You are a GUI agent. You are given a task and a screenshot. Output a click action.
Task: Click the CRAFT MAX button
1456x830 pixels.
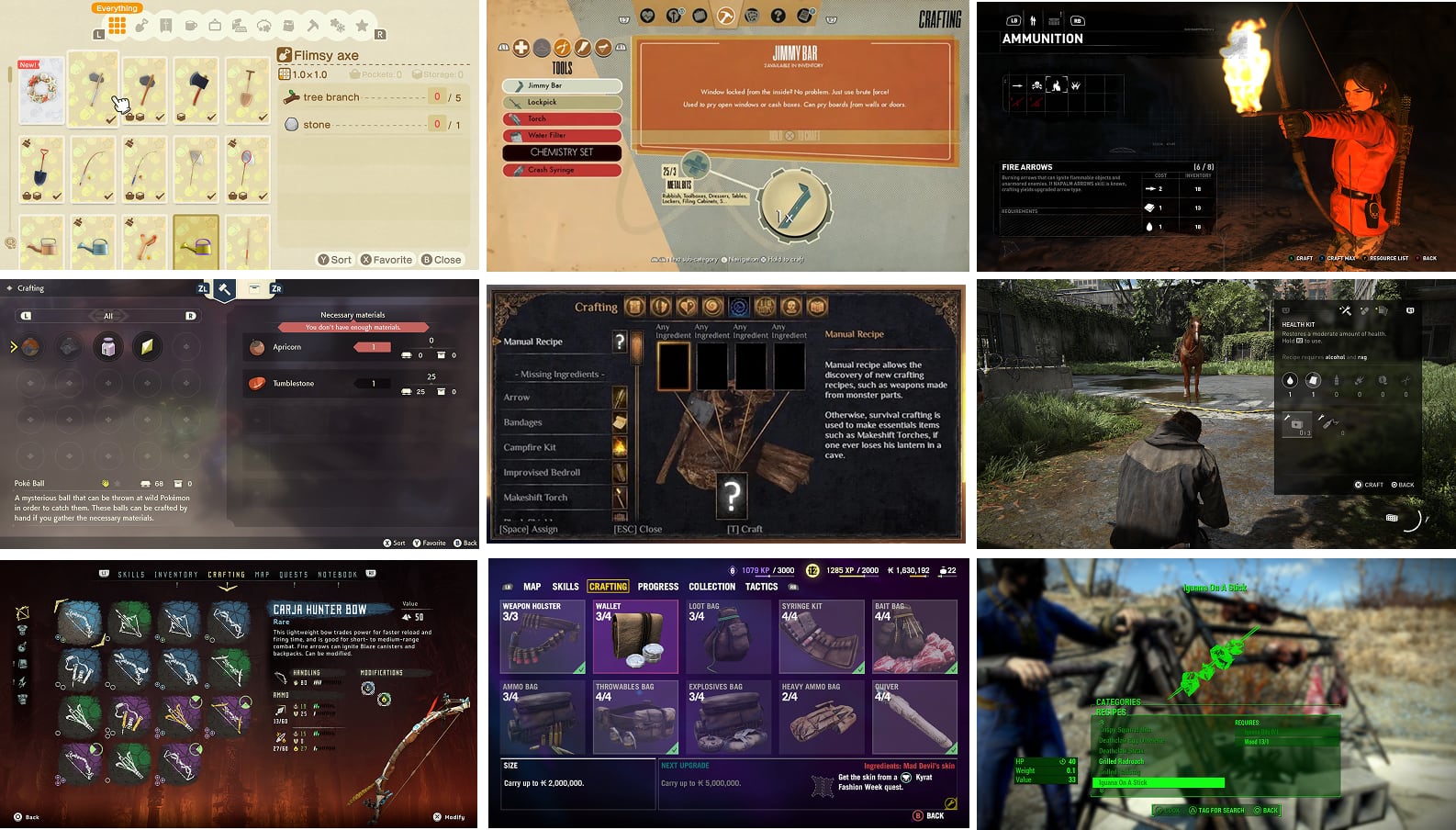[1338, 259]
